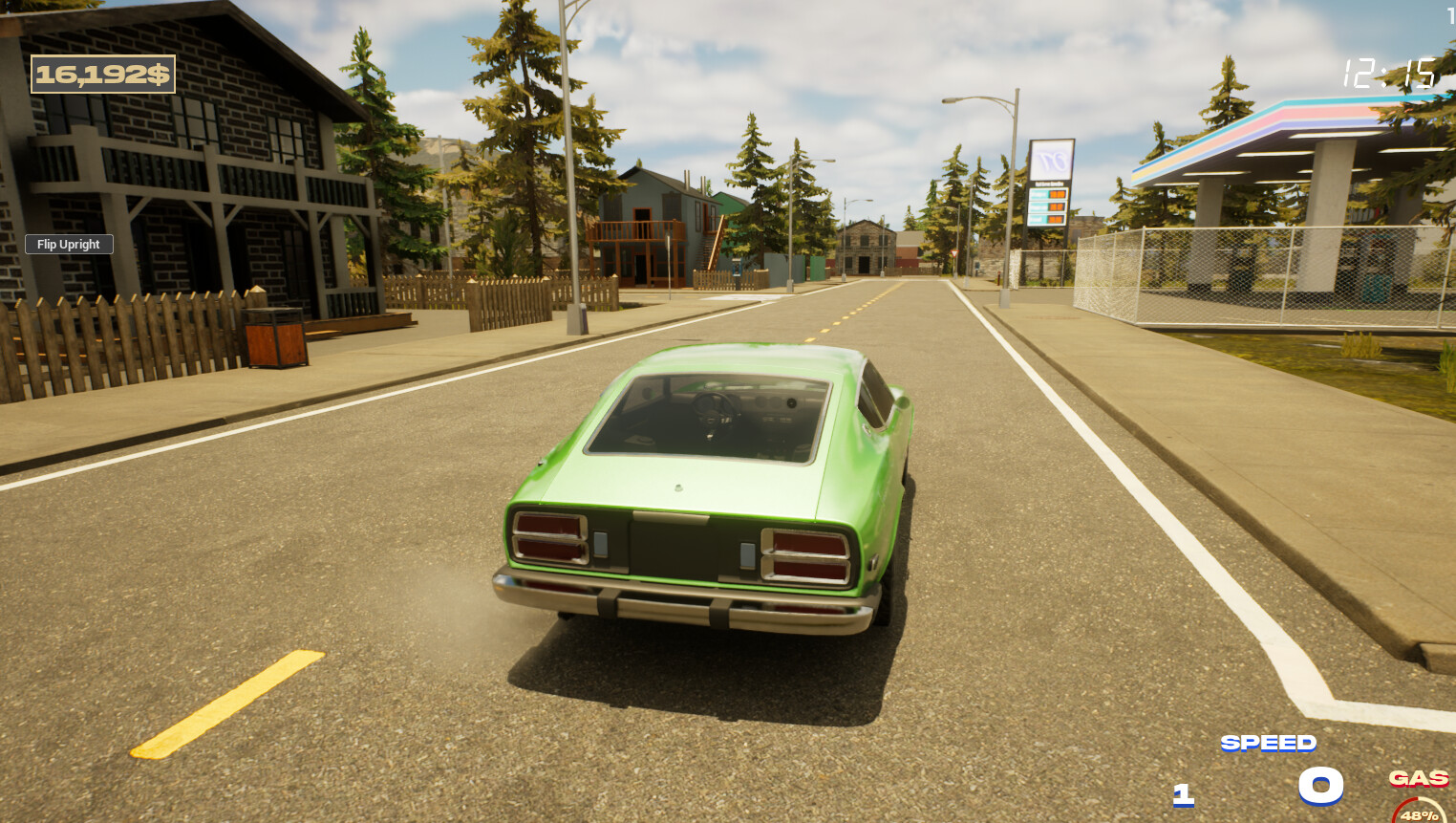Click the steering wheel through the rear window
1456x823 pixels.
[715, 413]
